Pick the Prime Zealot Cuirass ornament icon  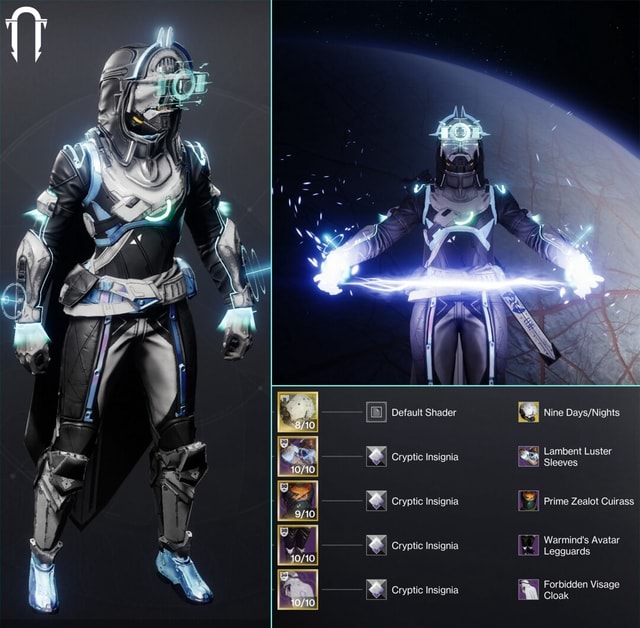click(528, 500)
